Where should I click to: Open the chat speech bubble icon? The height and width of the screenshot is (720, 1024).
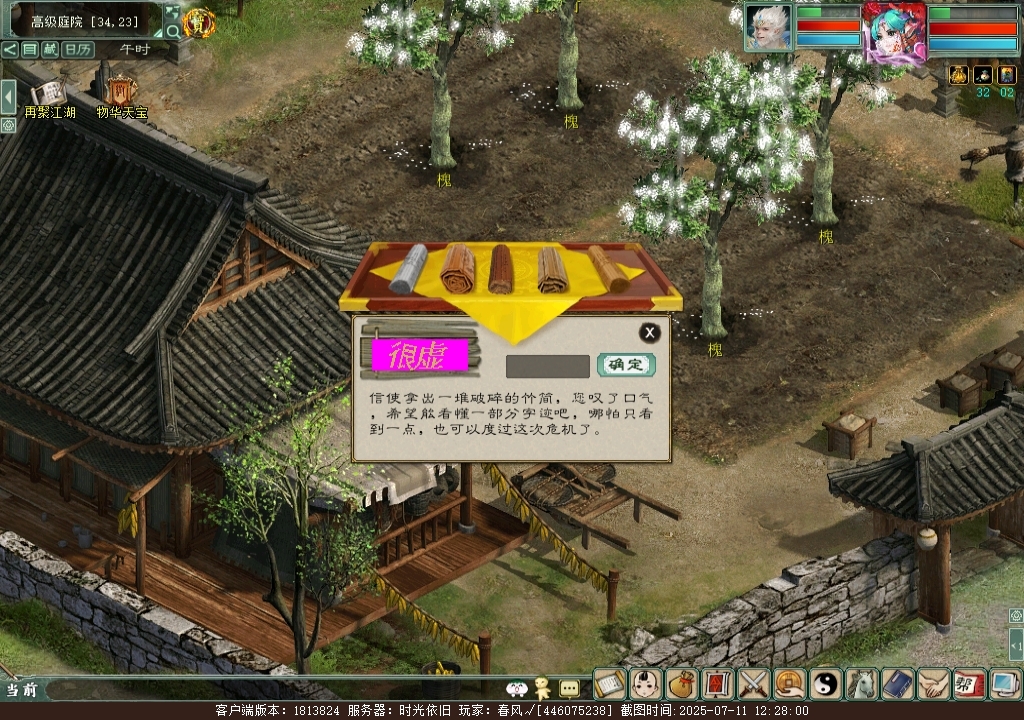569,688
